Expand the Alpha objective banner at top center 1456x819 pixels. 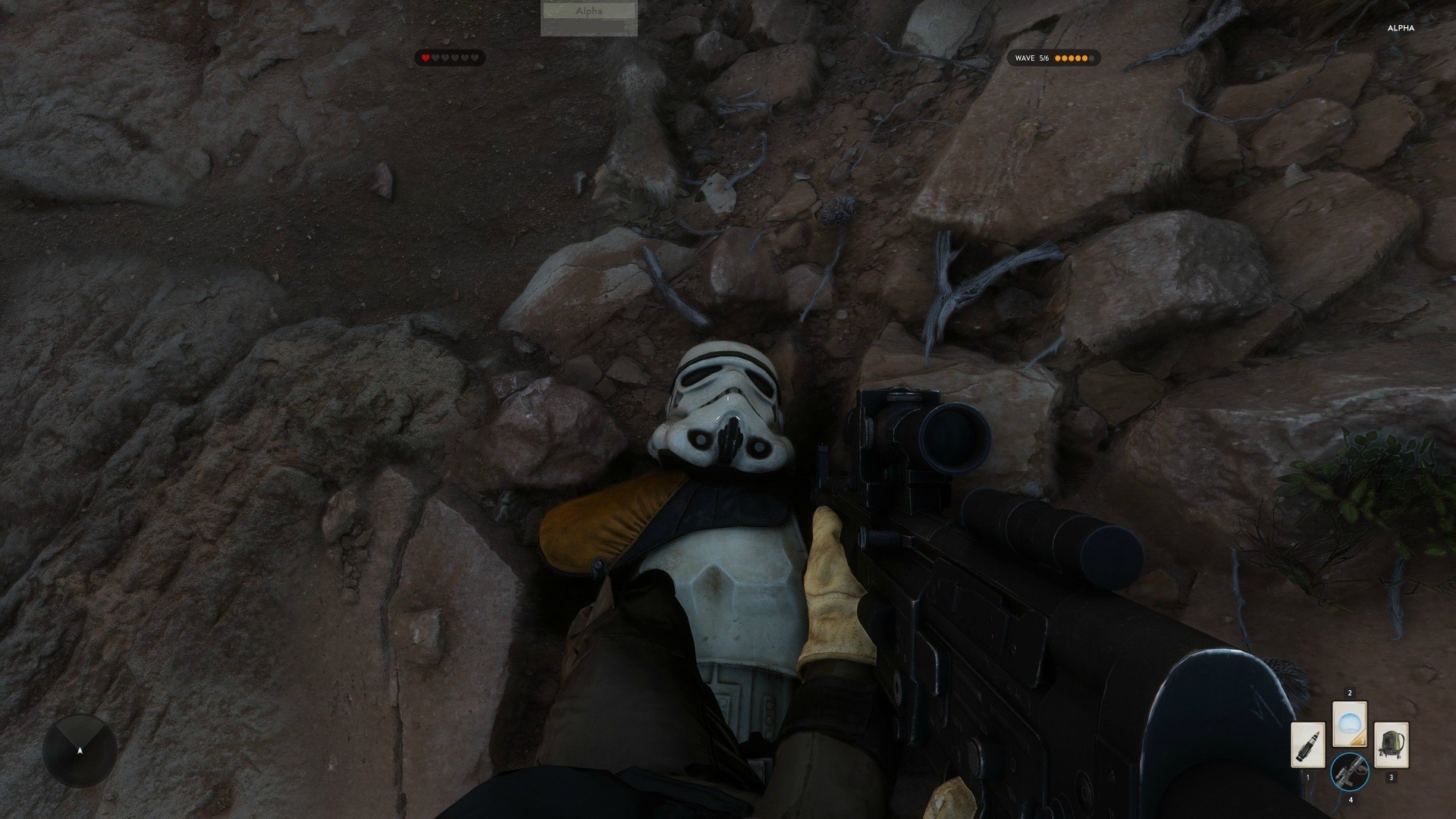[589, 11]
